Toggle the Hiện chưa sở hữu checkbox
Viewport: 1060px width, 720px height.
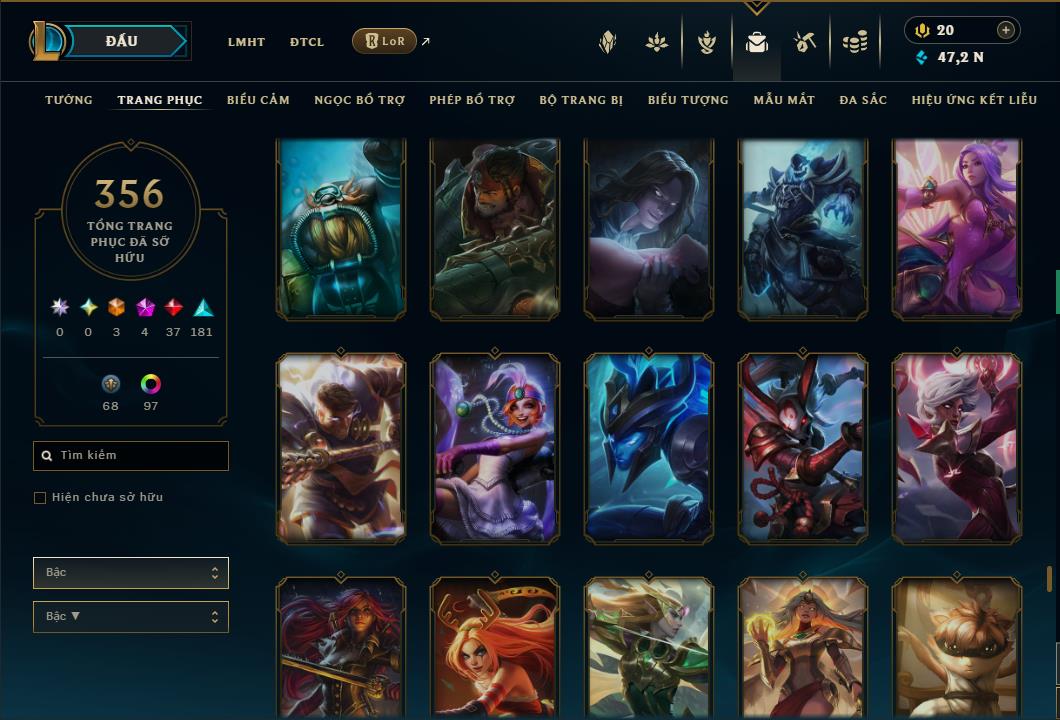pos(40,498)
